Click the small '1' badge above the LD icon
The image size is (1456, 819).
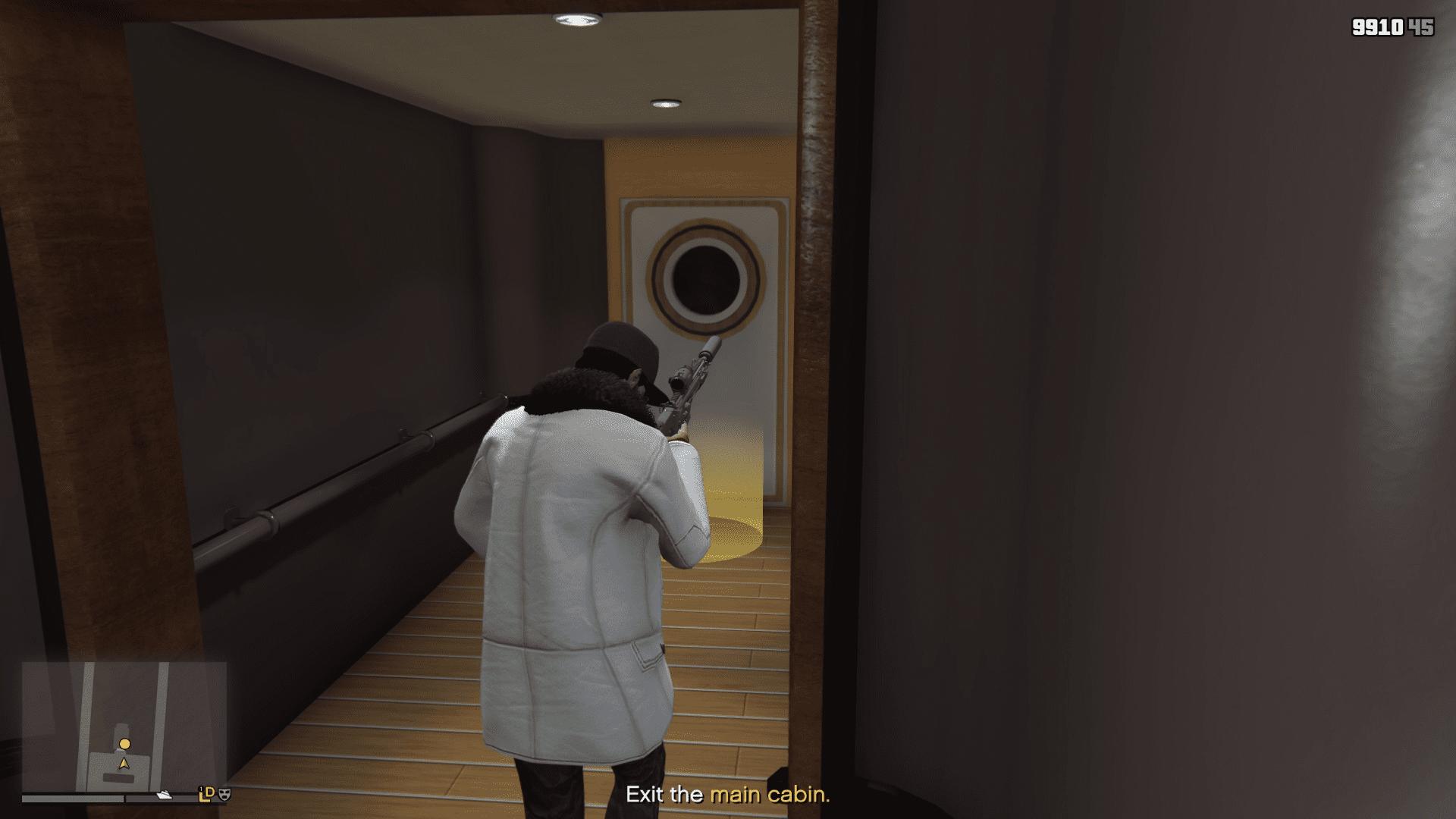click(202, 789)
